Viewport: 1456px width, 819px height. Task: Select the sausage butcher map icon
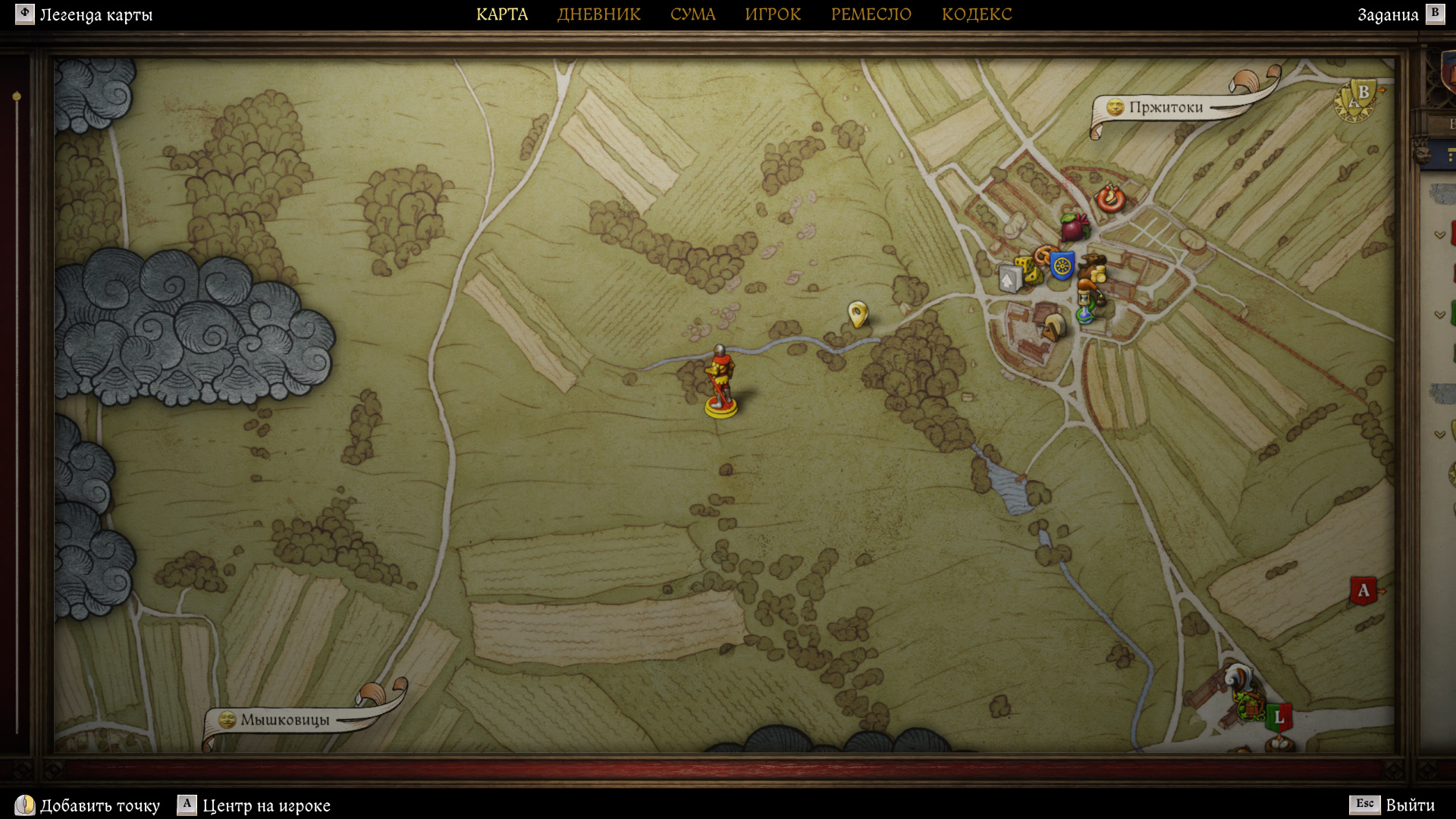coord(1110,199)
